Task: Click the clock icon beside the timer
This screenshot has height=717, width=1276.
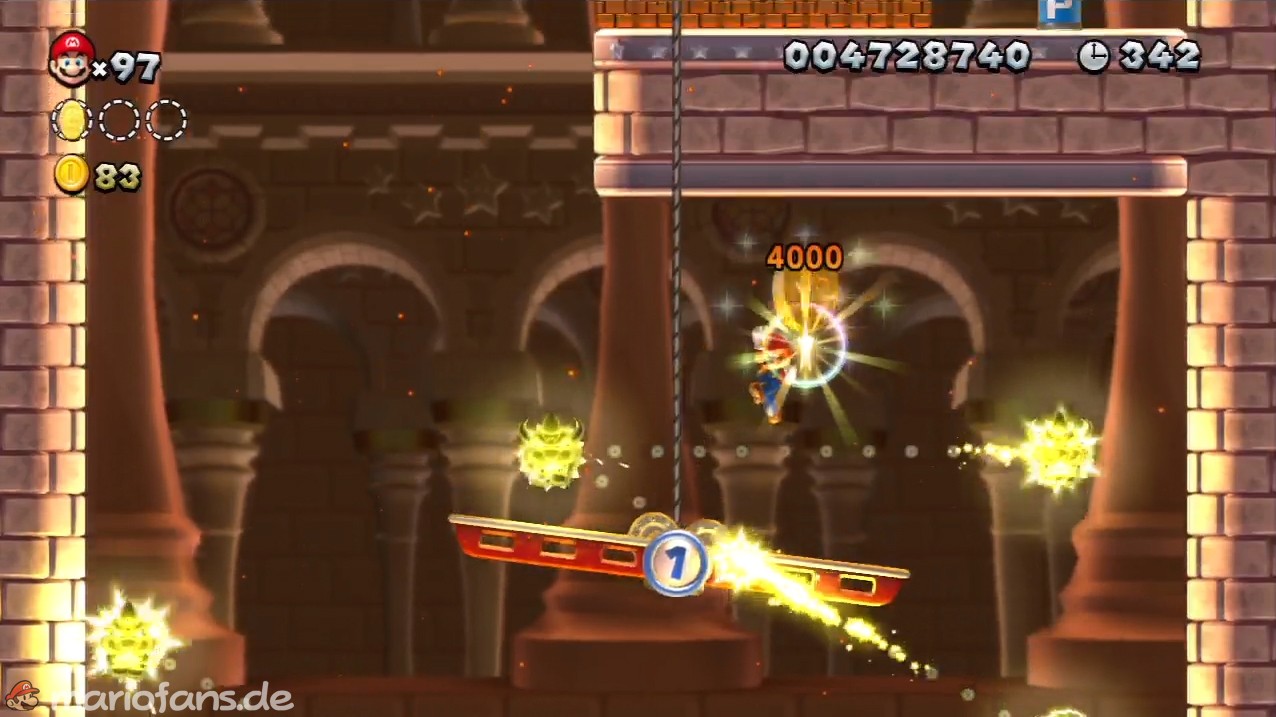Action: [1093, 57]
